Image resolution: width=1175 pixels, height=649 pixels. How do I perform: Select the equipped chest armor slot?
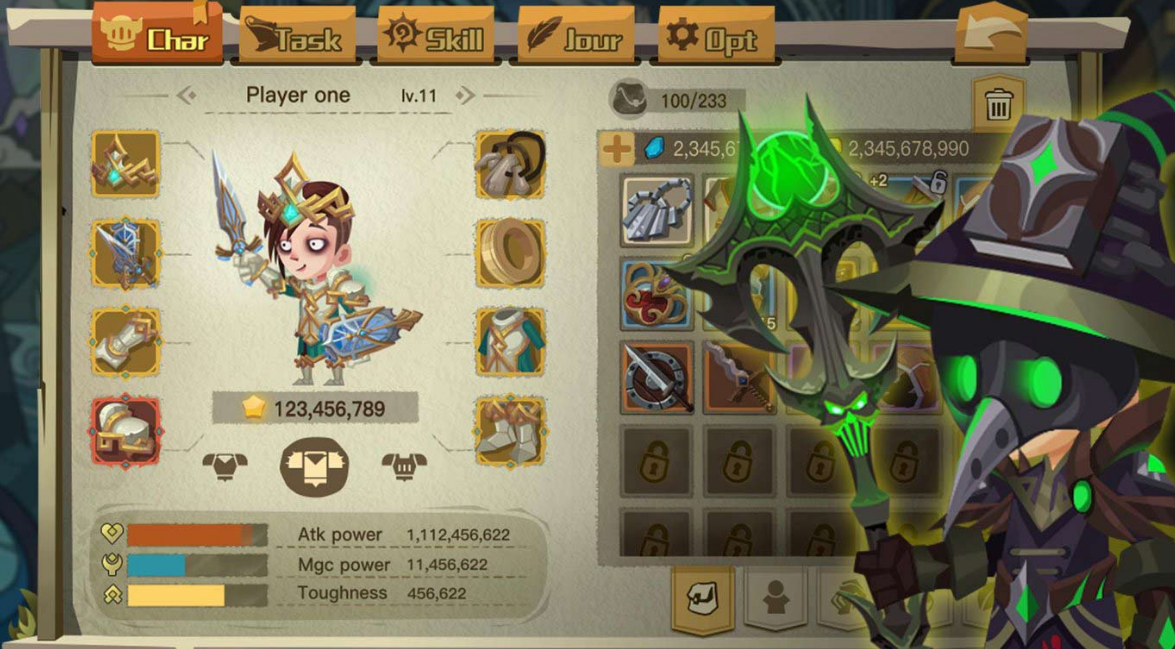click(510, 341)
